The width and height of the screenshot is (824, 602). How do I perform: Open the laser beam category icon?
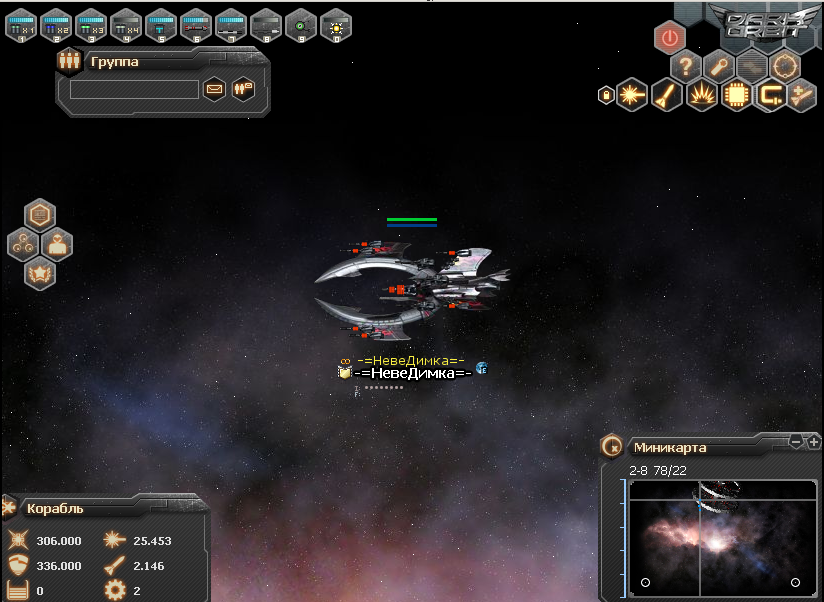click(631, 96)
